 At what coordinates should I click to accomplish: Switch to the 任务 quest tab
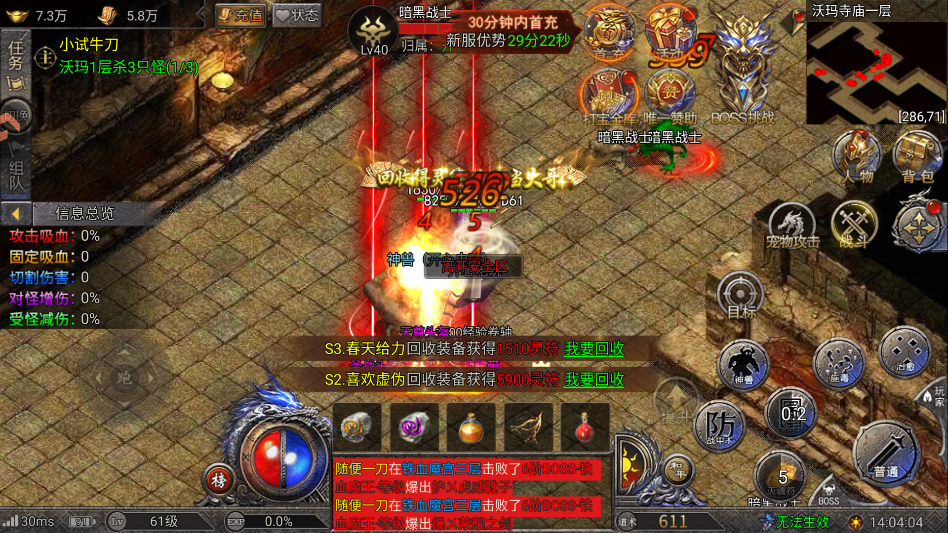(x=15, y=56)
